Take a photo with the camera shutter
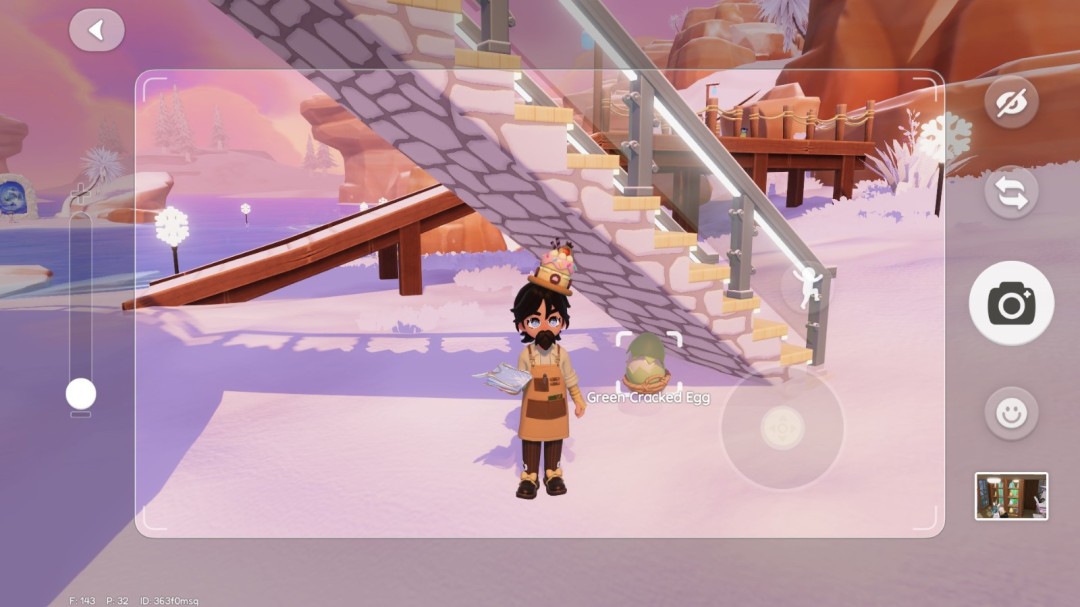Viewport: 1080px width, 607px height. 1011,303
